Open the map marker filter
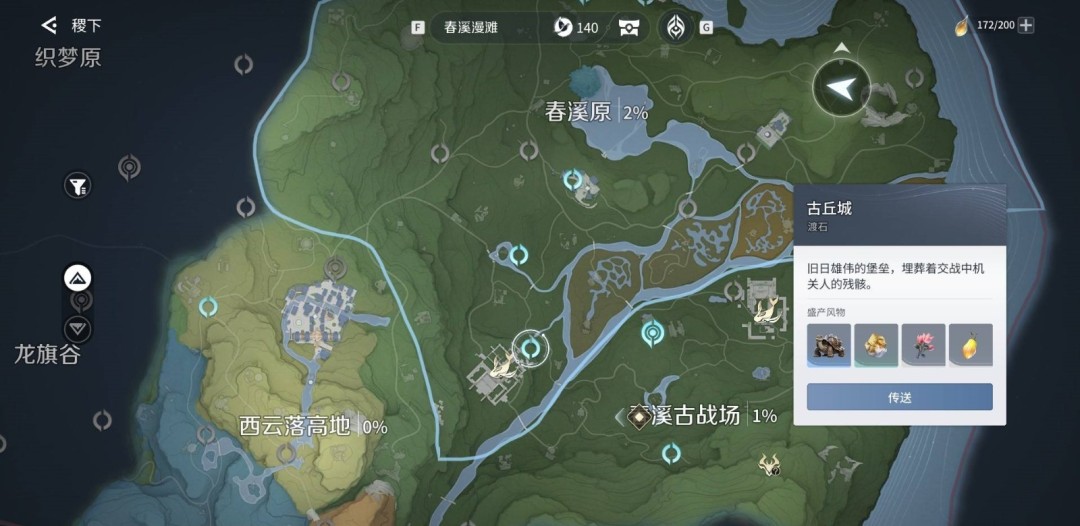The width and height of the screenshot is (1080, 526). 77,185
